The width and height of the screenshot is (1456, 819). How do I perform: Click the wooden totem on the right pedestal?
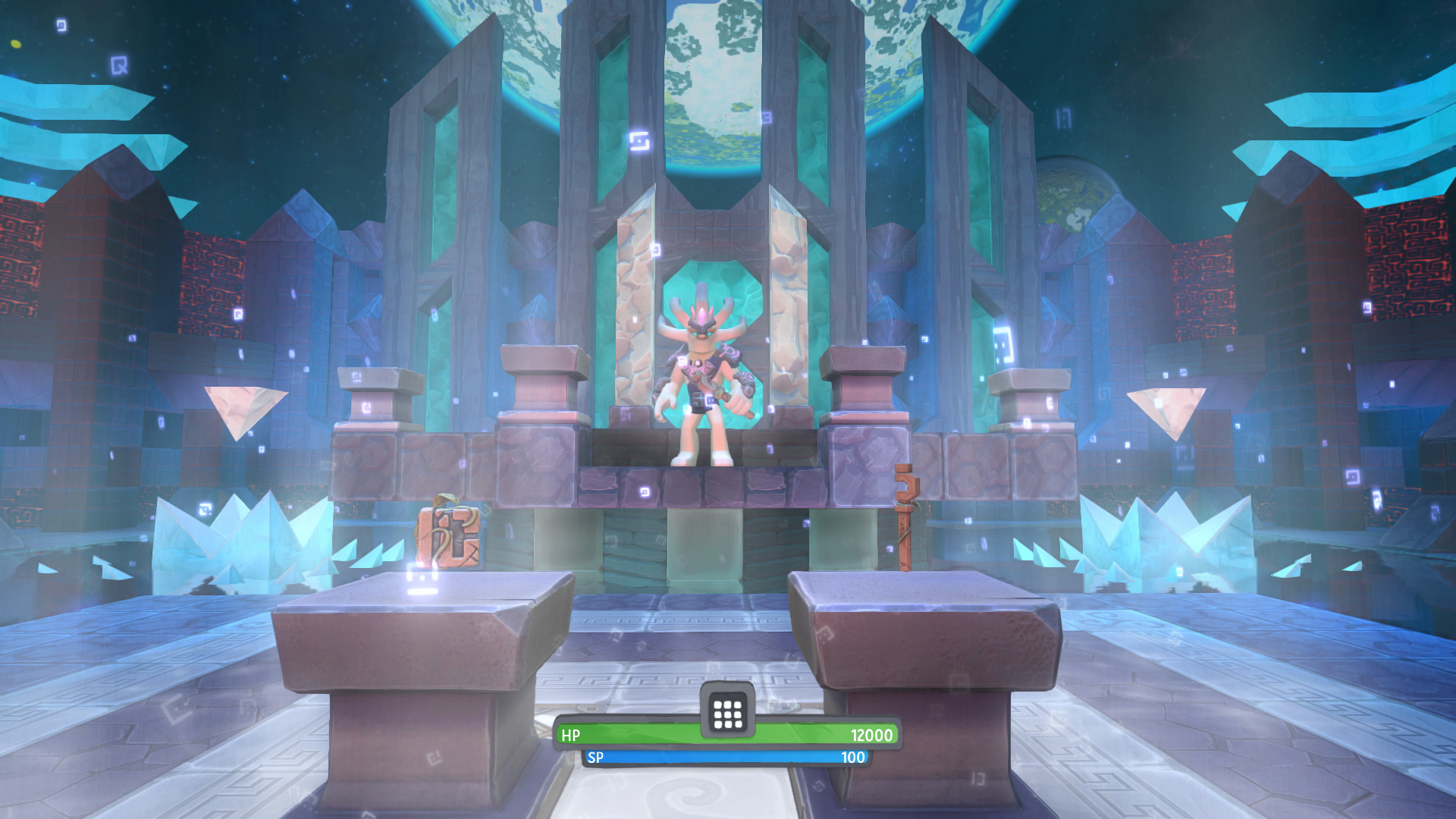click(904, 516)
